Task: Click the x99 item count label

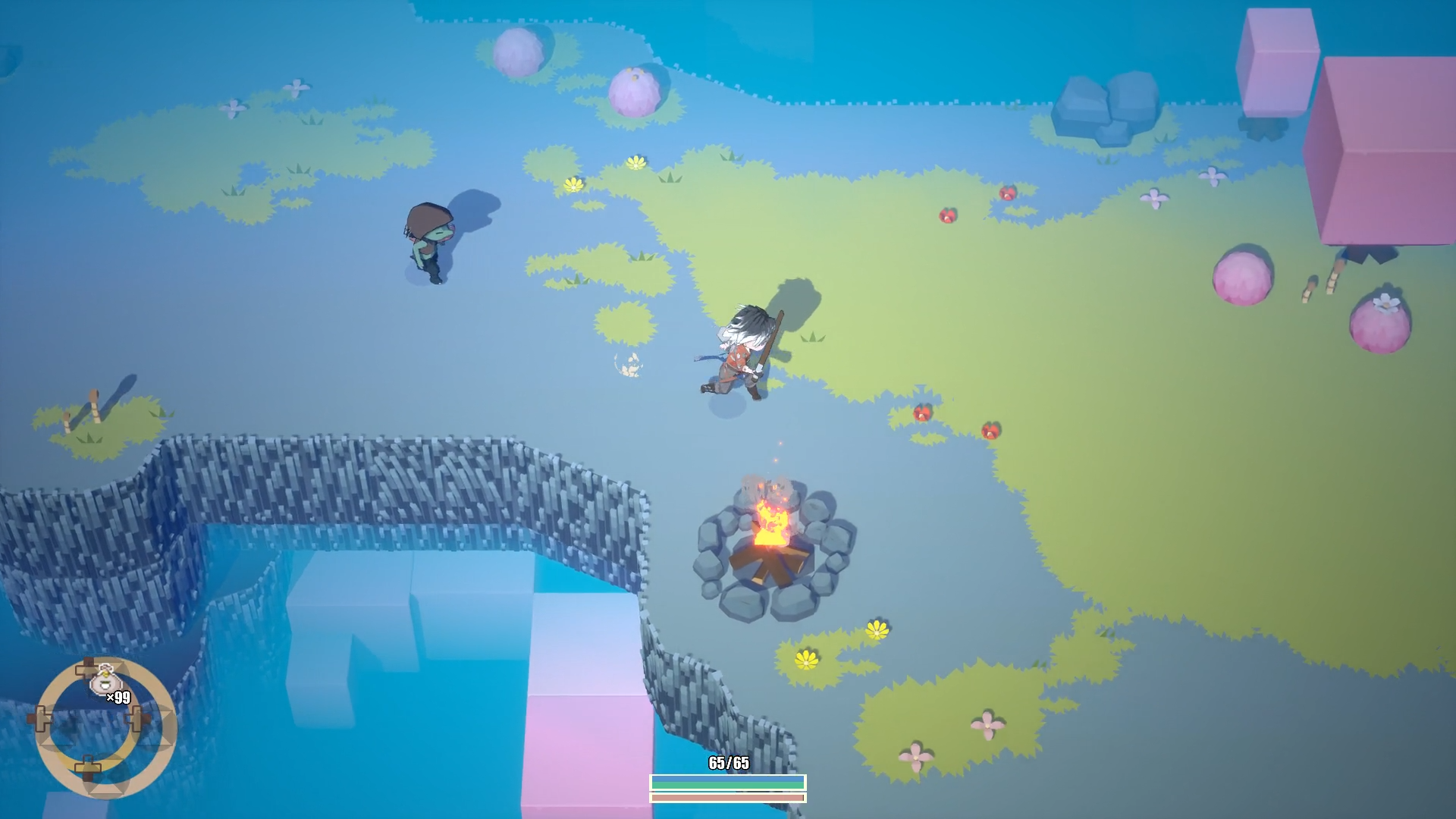Action: click(x=118, y=698)
